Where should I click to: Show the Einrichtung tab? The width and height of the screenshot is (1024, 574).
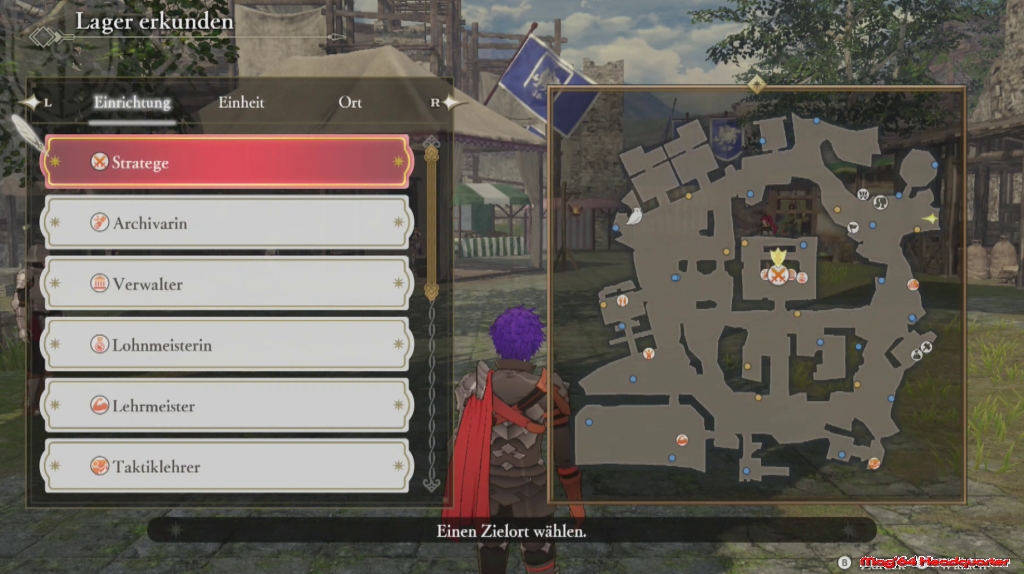tap(132, 102)
